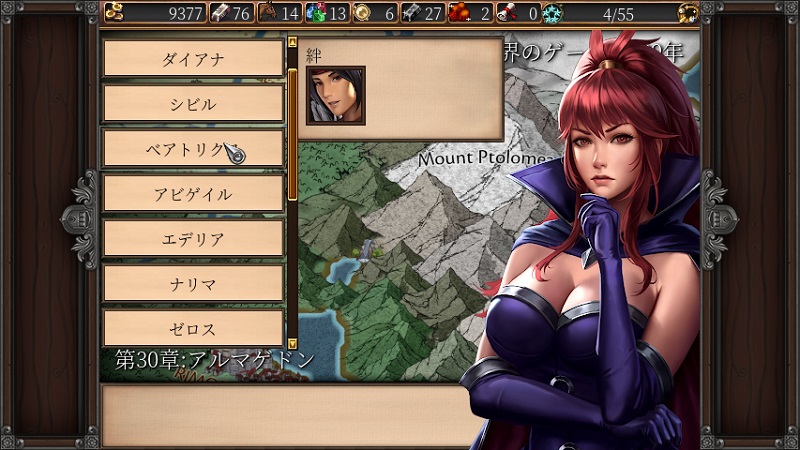Select the ゼロス option
The width and height of the screenshot is (800, 450).
pos(193,329)
